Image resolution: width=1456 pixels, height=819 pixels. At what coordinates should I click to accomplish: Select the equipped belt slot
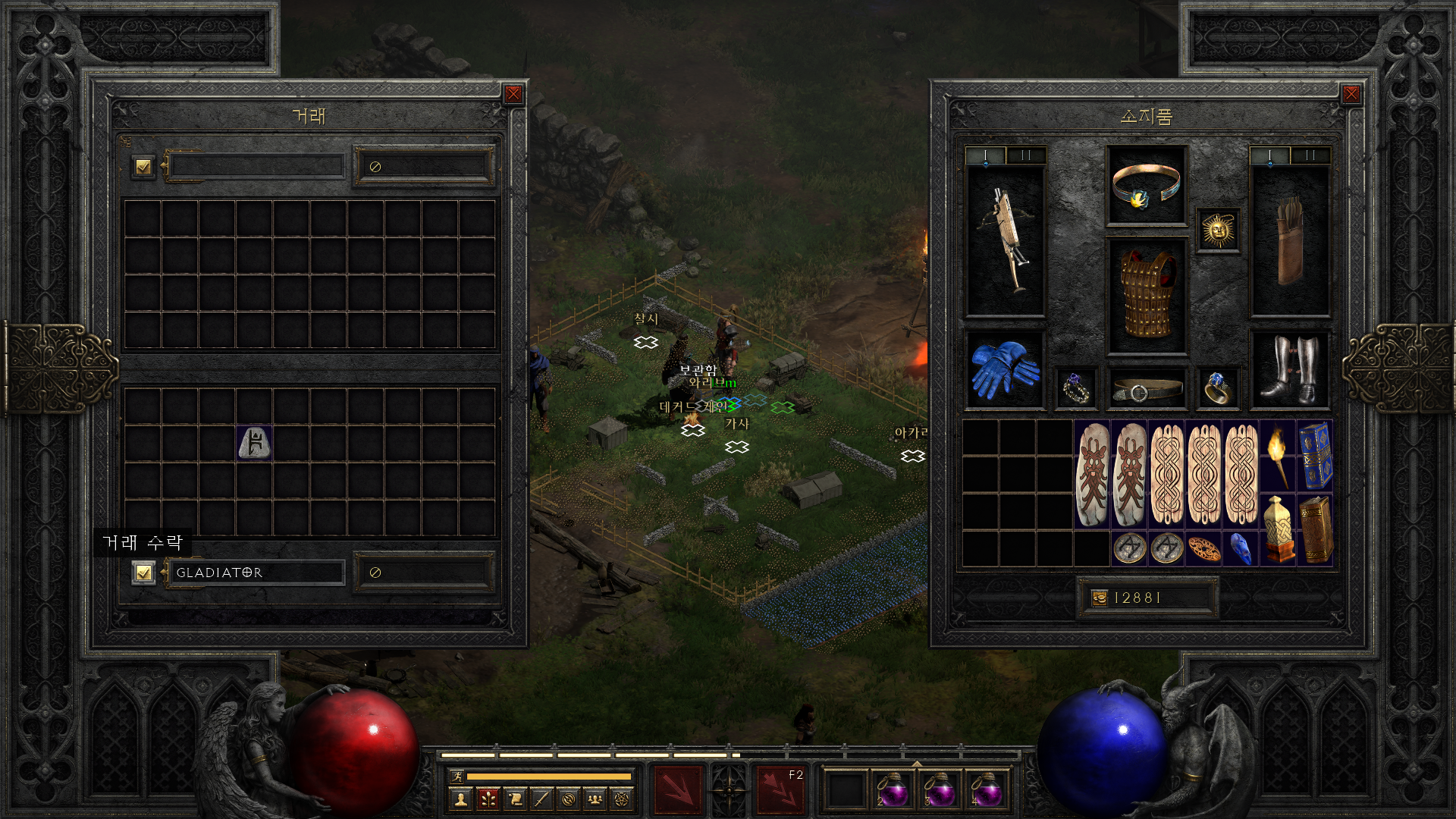pyautogui.click(x=1146, y=390)
